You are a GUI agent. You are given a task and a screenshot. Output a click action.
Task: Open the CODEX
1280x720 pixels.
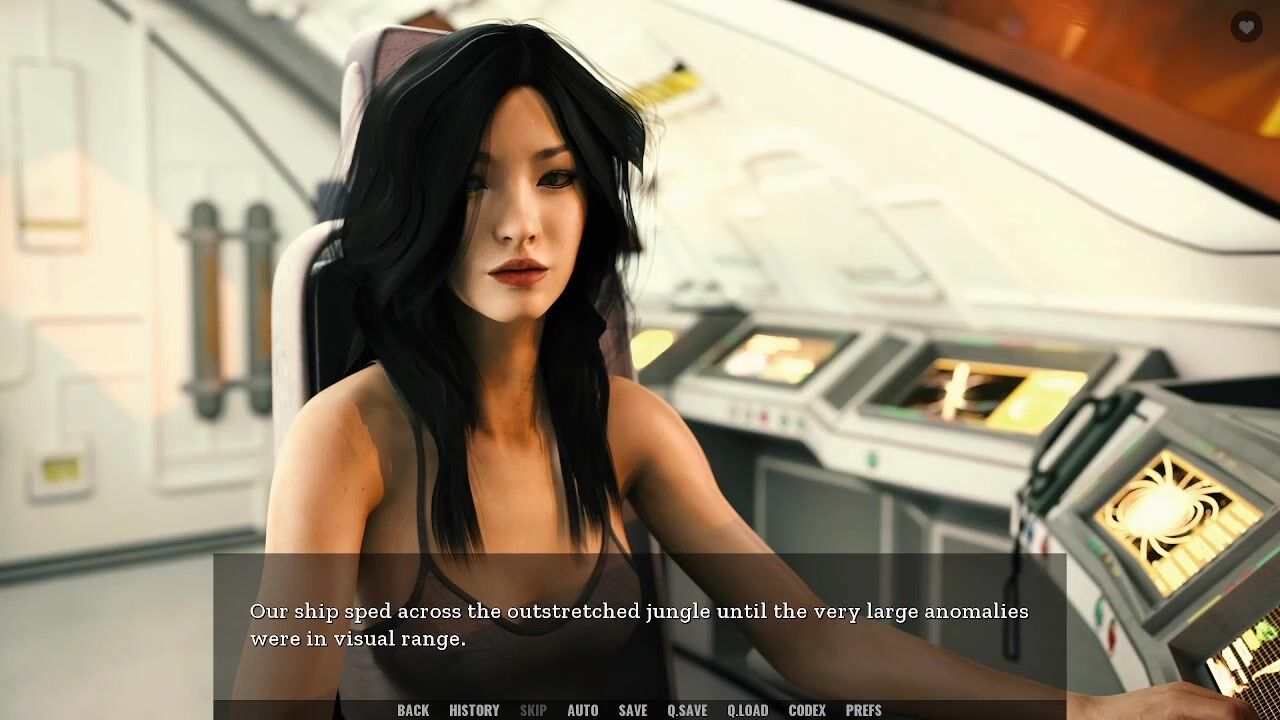tap(807, 710)
